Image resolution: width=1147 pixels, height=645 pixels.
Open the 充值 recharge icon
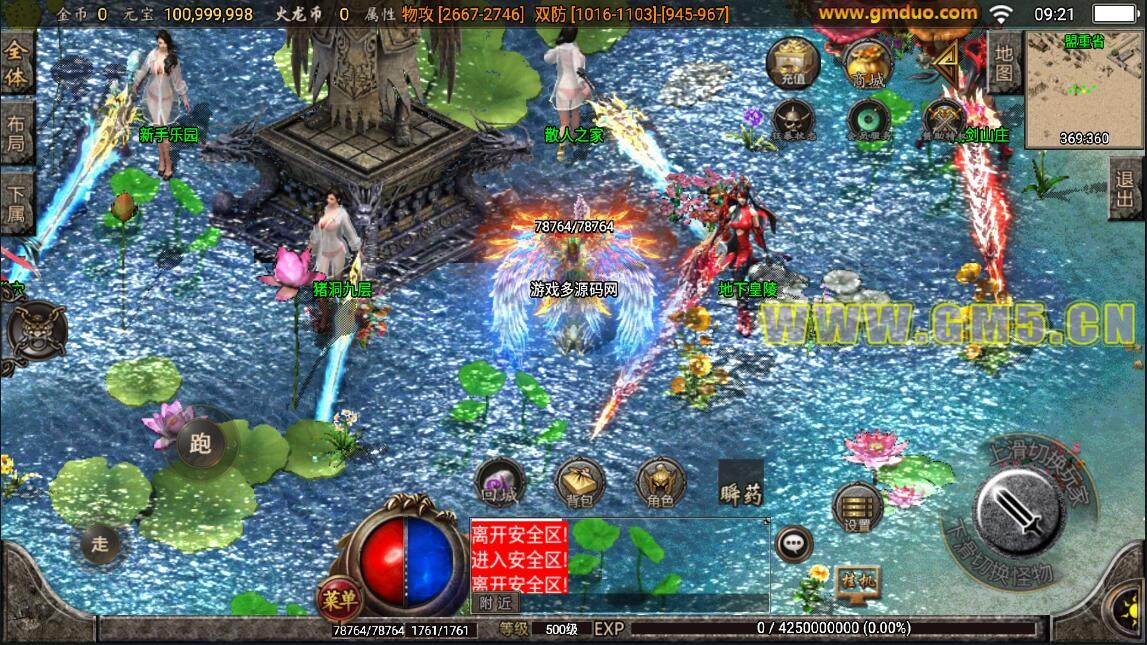(793, 62)
